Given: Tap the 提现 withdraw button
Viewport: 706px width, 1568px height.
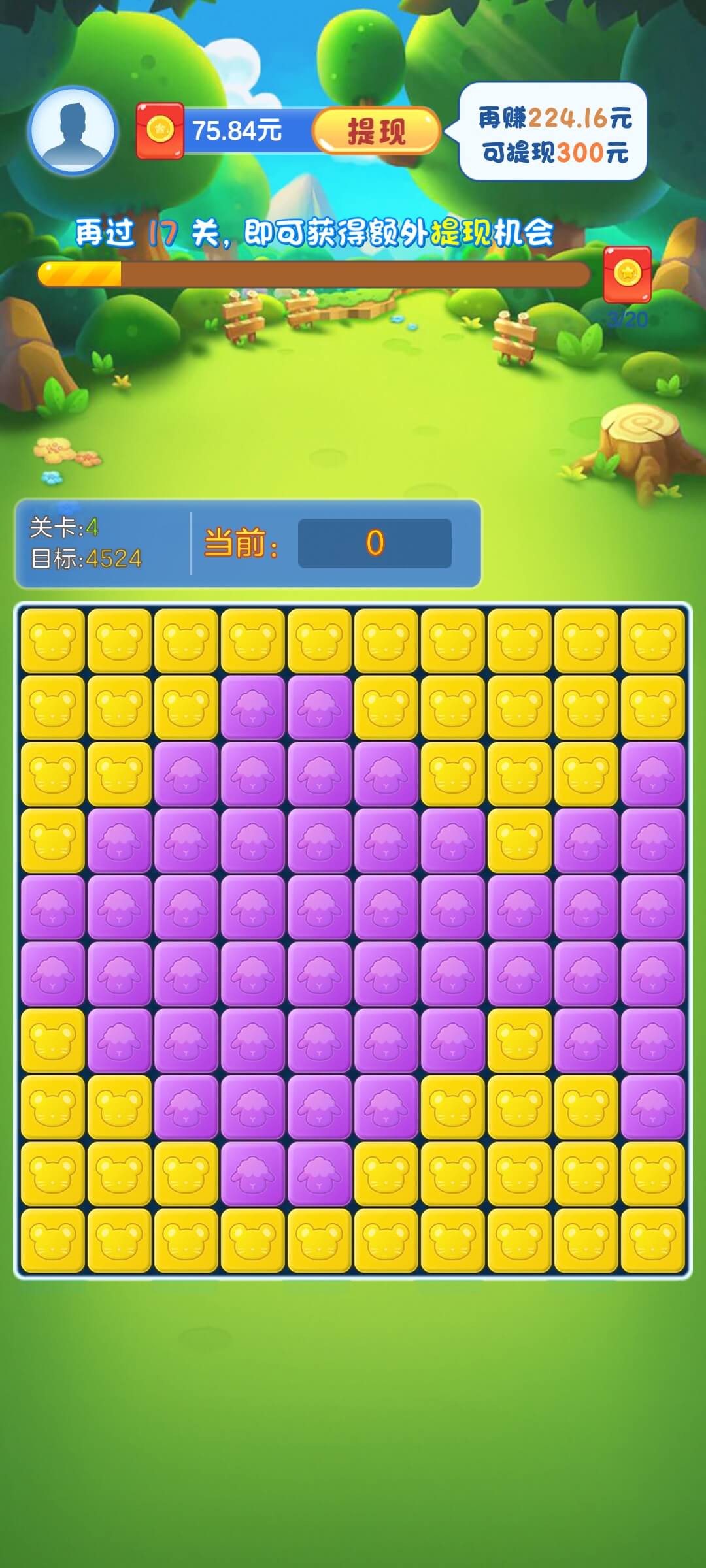Looking at the screenshot, I should click(376, 131).
